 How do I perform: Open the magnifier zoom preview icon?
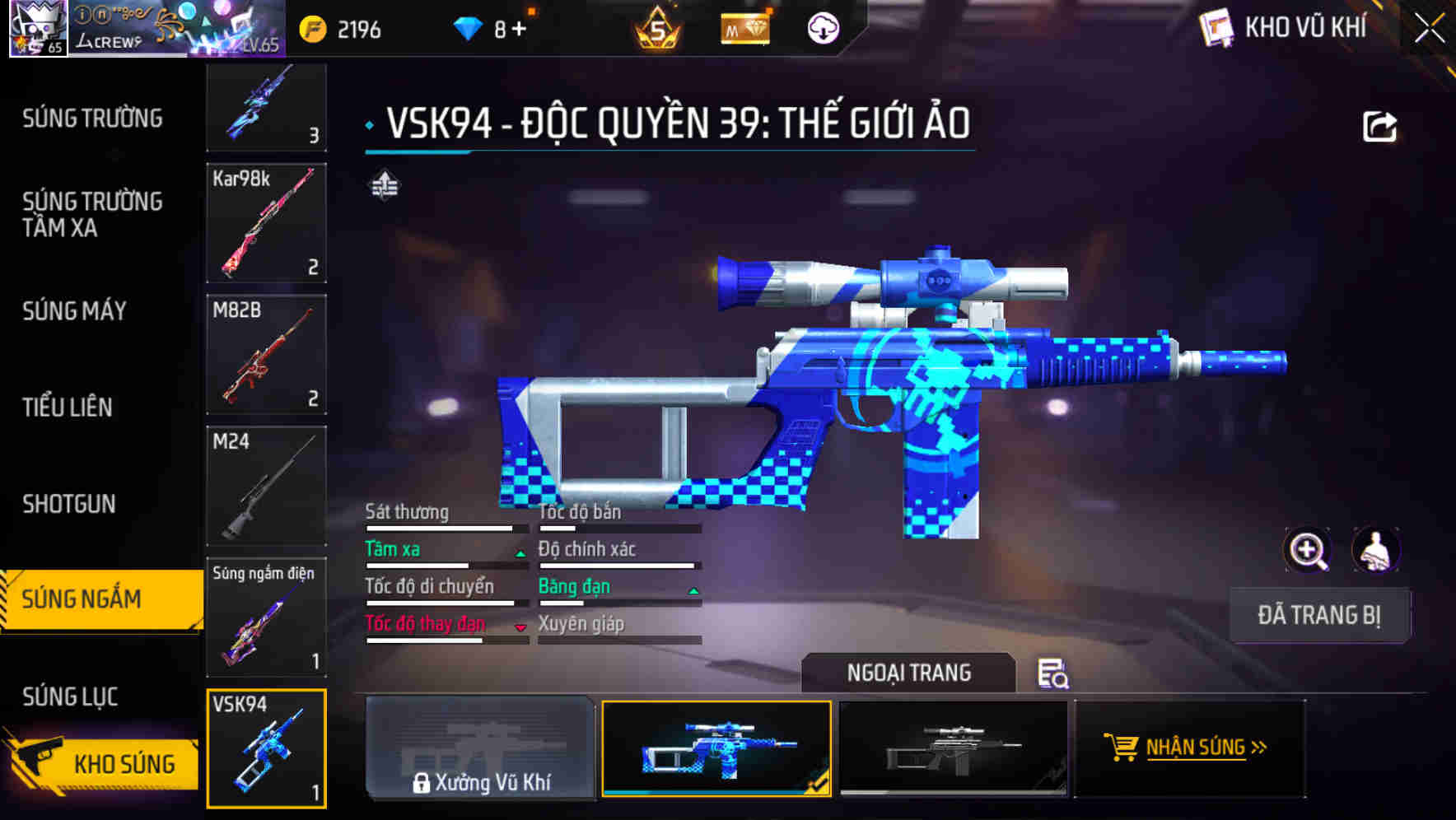coord(1306,550)
